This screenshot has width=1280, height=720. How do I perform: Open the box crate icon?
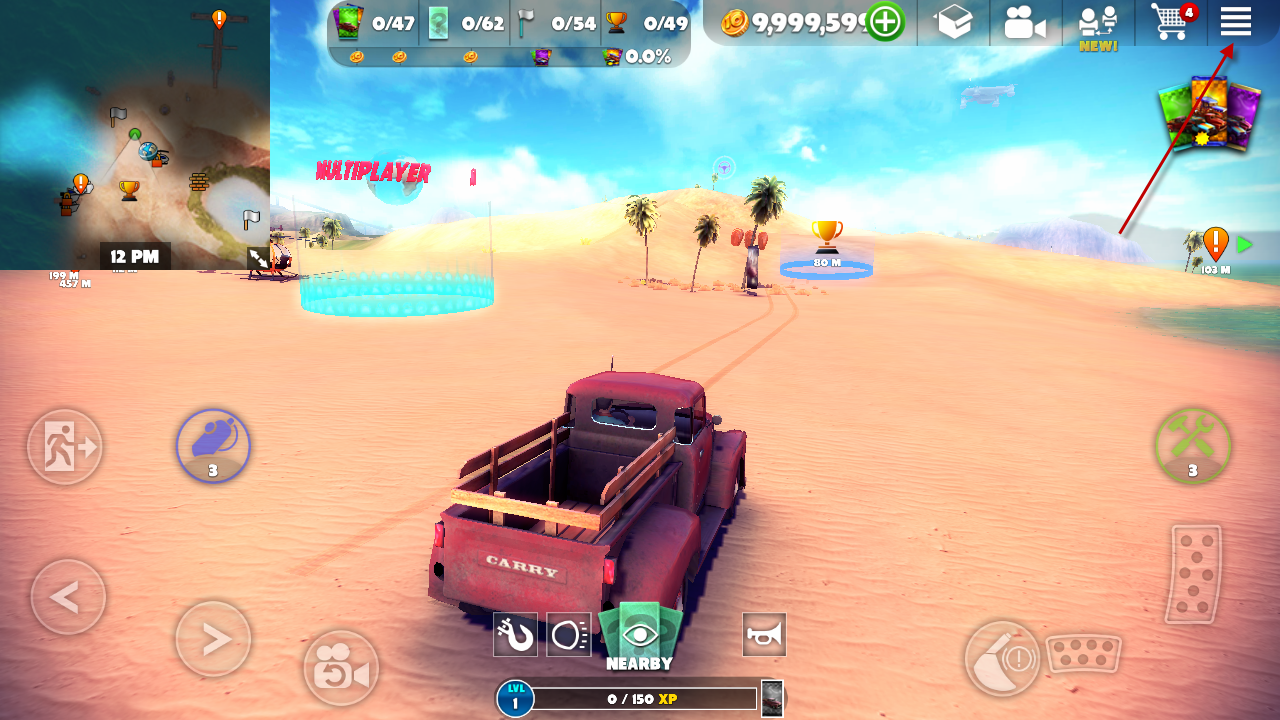pos(953,22)
